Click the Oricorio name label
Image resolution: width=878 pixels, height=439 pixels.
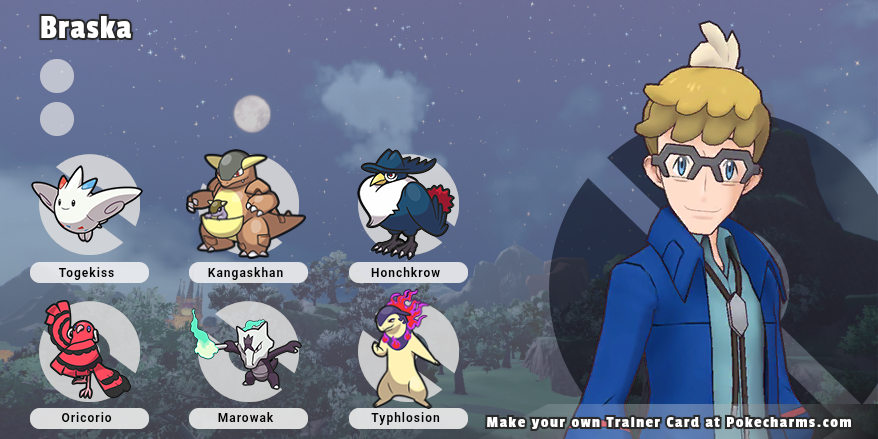(89, 418)
